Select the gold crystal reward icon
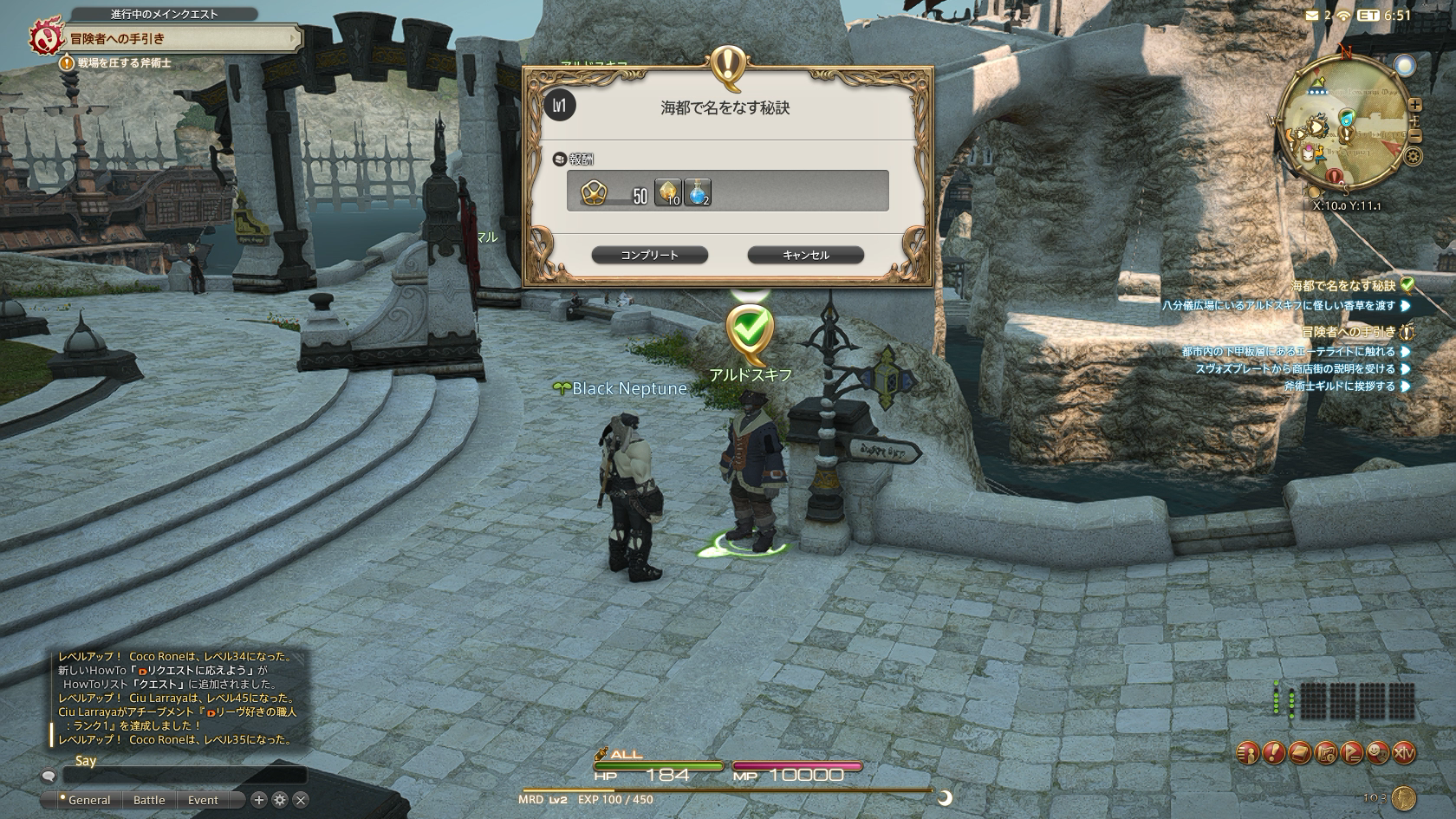1456x819 pixels. 668,192
